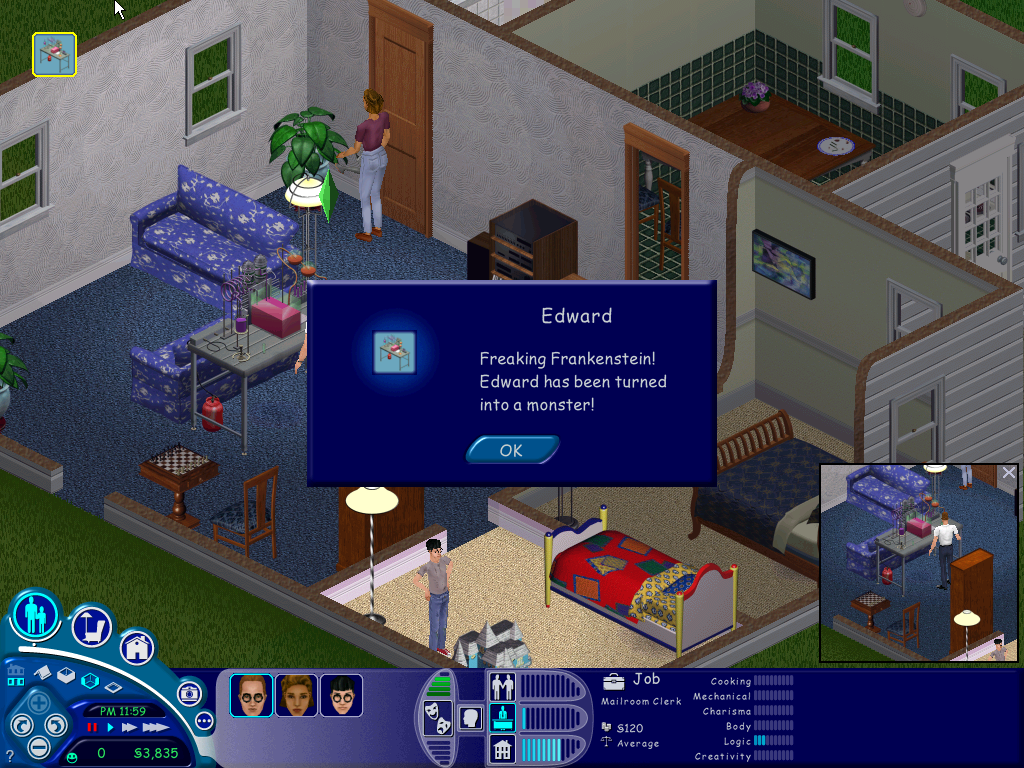The width and height of the screenshot is (1024, 768).
Task: Open the options menu with three dots
Action: 205,720
